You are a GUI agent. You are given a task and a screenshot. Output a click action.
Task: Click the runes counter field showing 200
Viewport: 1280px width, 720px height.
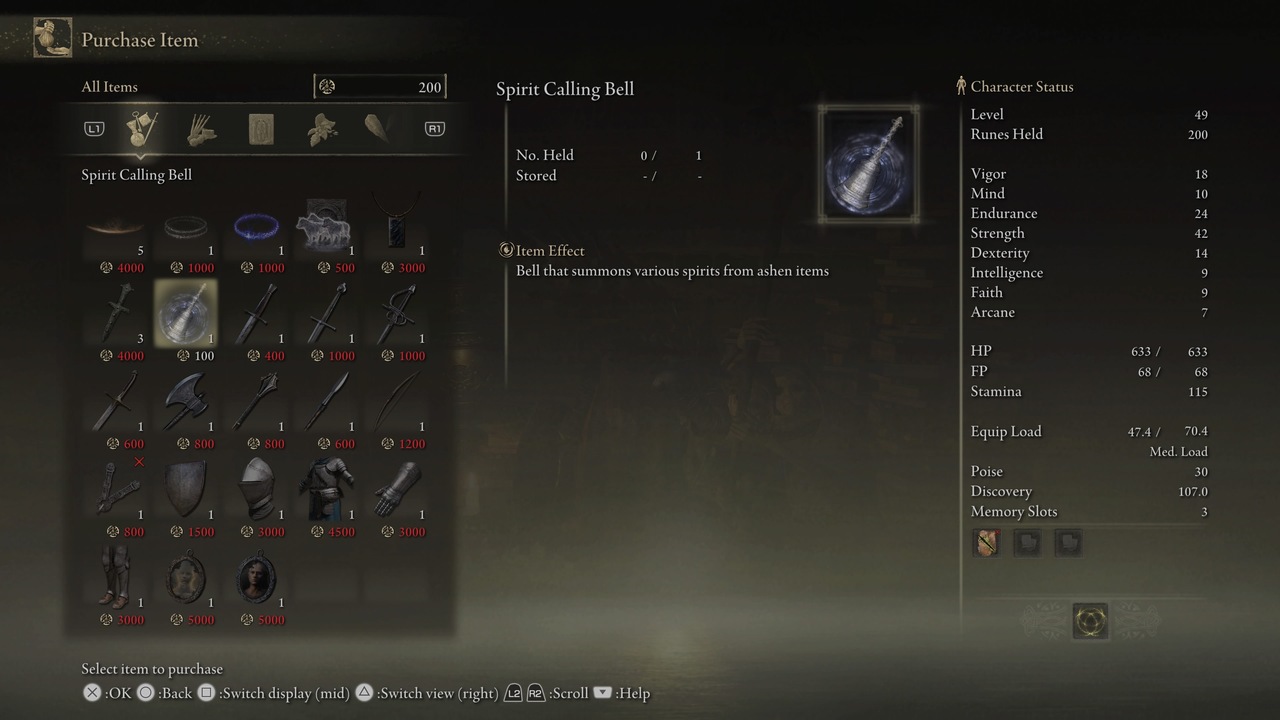(380, 87)
